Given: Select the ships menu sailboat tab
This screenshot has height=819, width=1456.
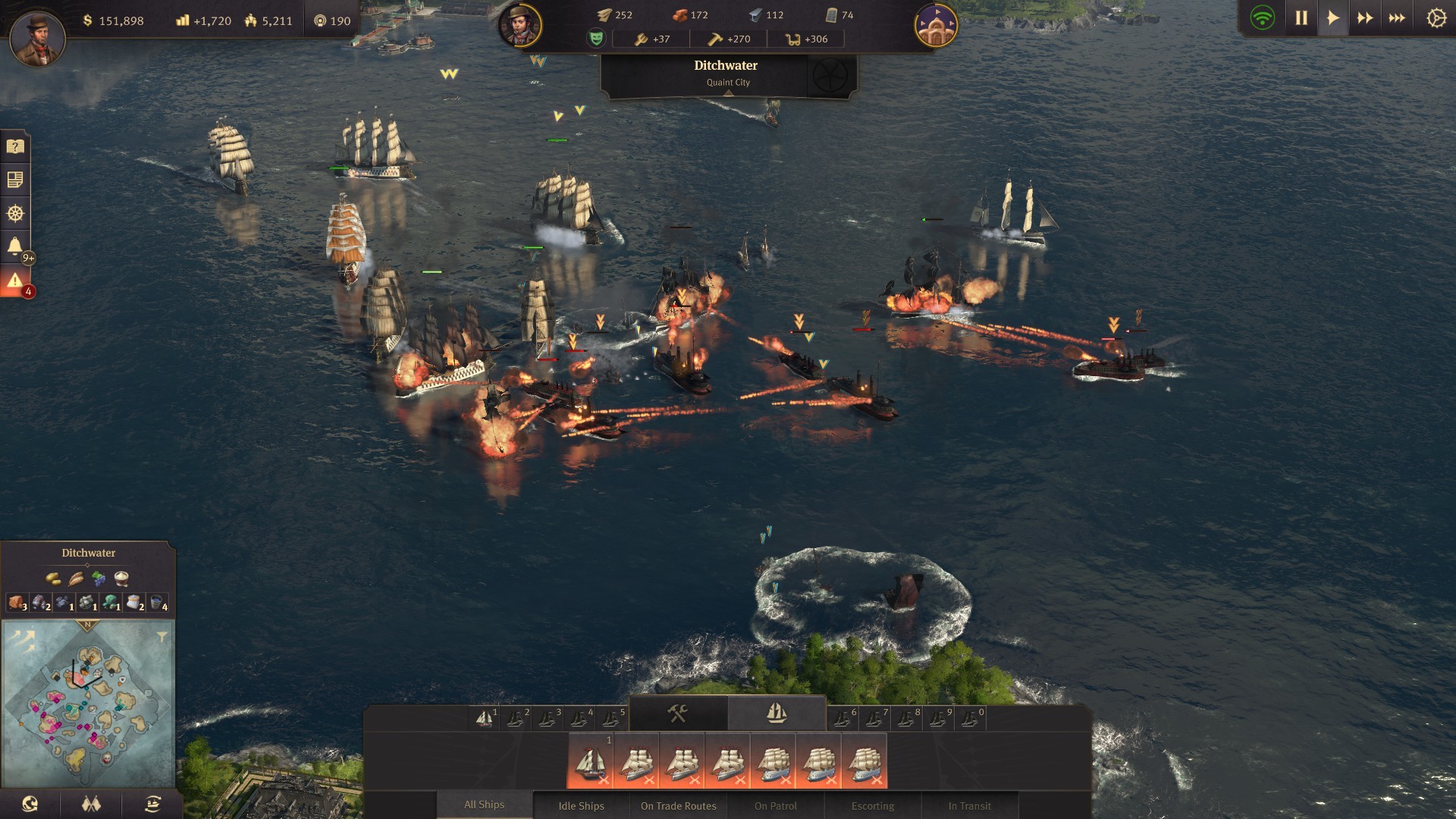Looking at the screenshot, I should coord(777,713).
